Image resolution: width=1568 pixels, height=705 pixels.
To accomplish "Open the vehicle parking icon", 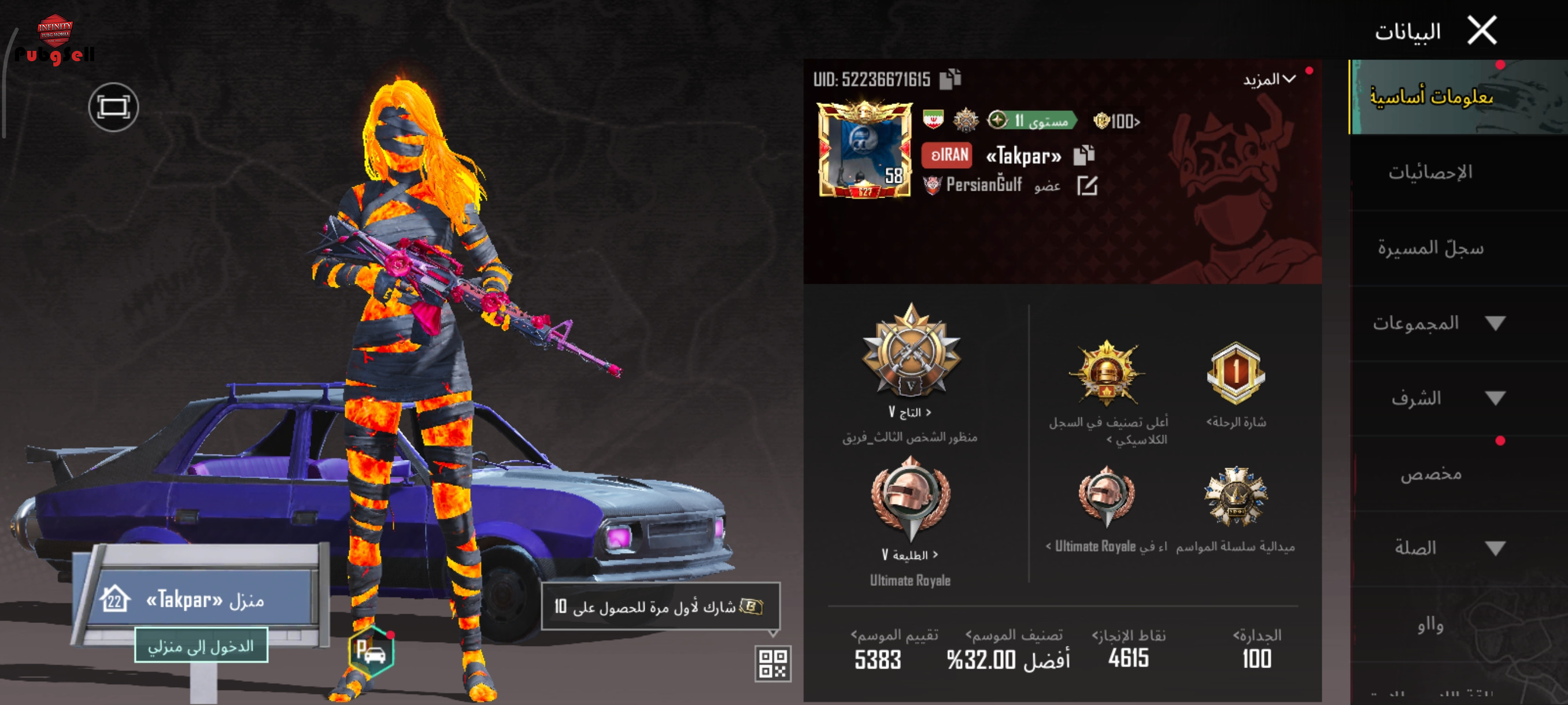I will (x=371, y=652).
